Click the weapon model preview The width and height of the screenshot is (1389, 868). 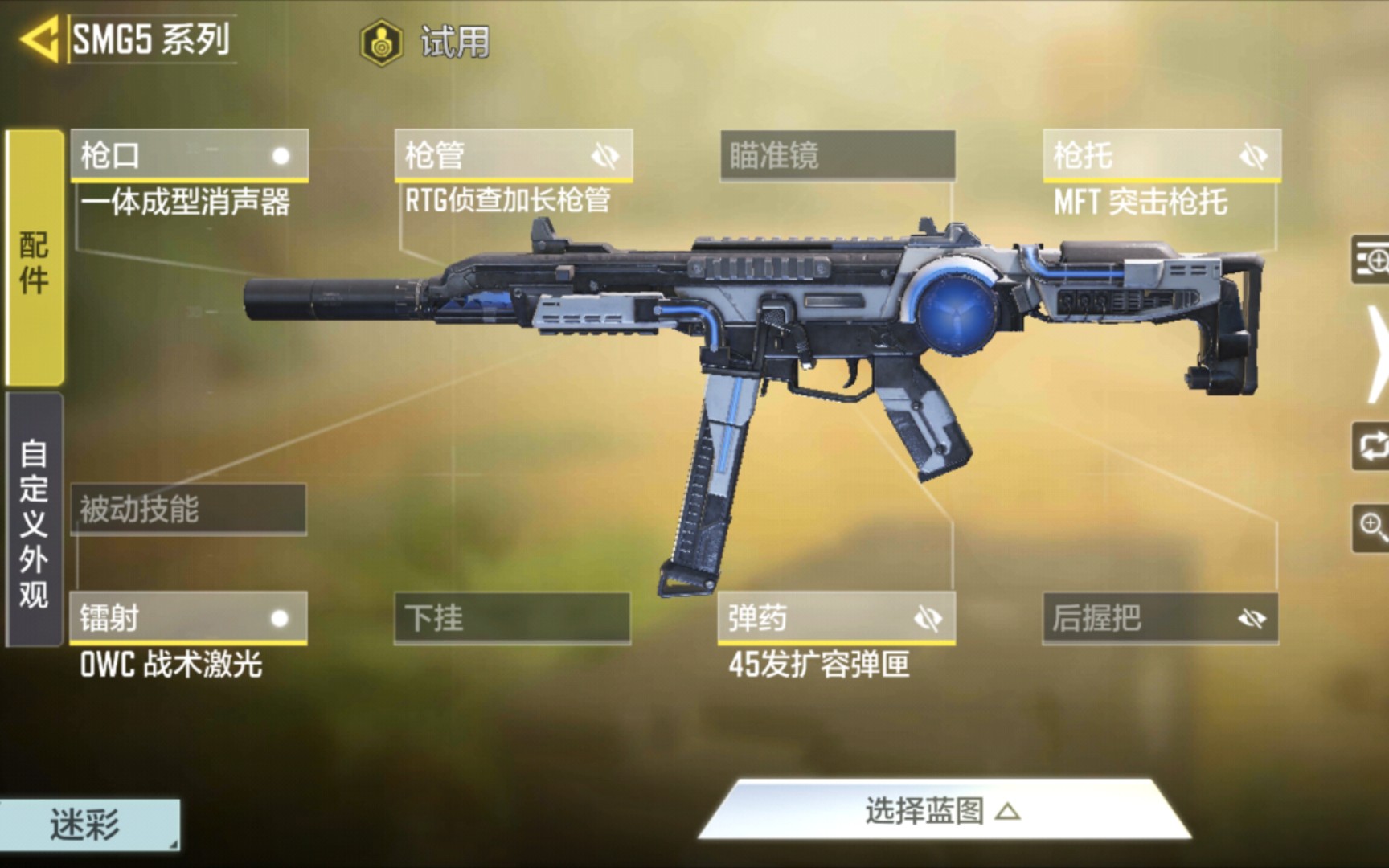click(x=804, y=346)
